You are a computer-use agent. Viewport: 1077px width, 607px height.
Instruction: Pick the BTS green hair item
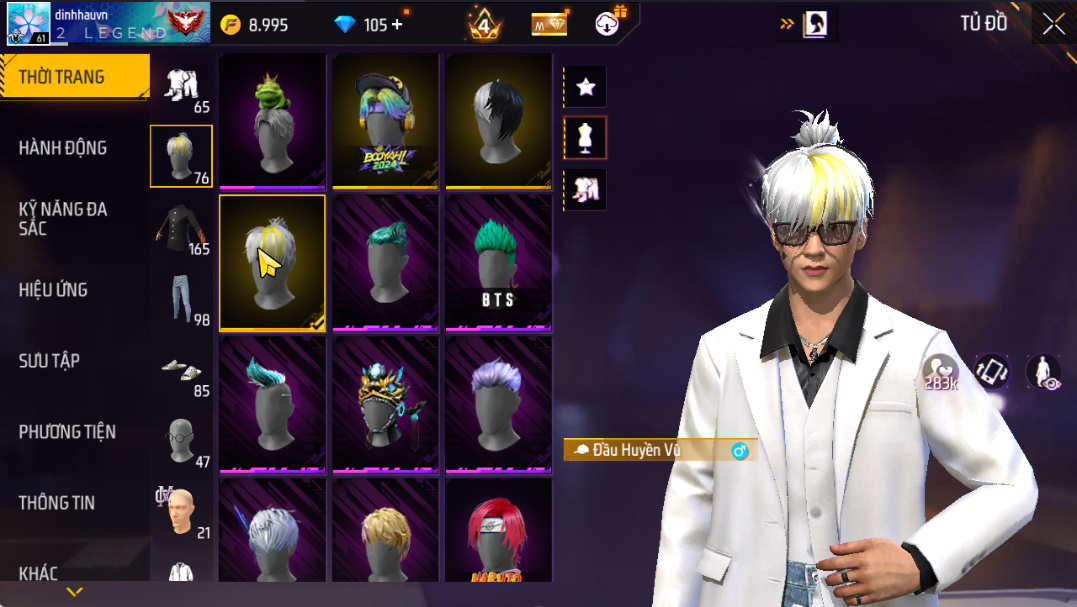pos(498,262)
